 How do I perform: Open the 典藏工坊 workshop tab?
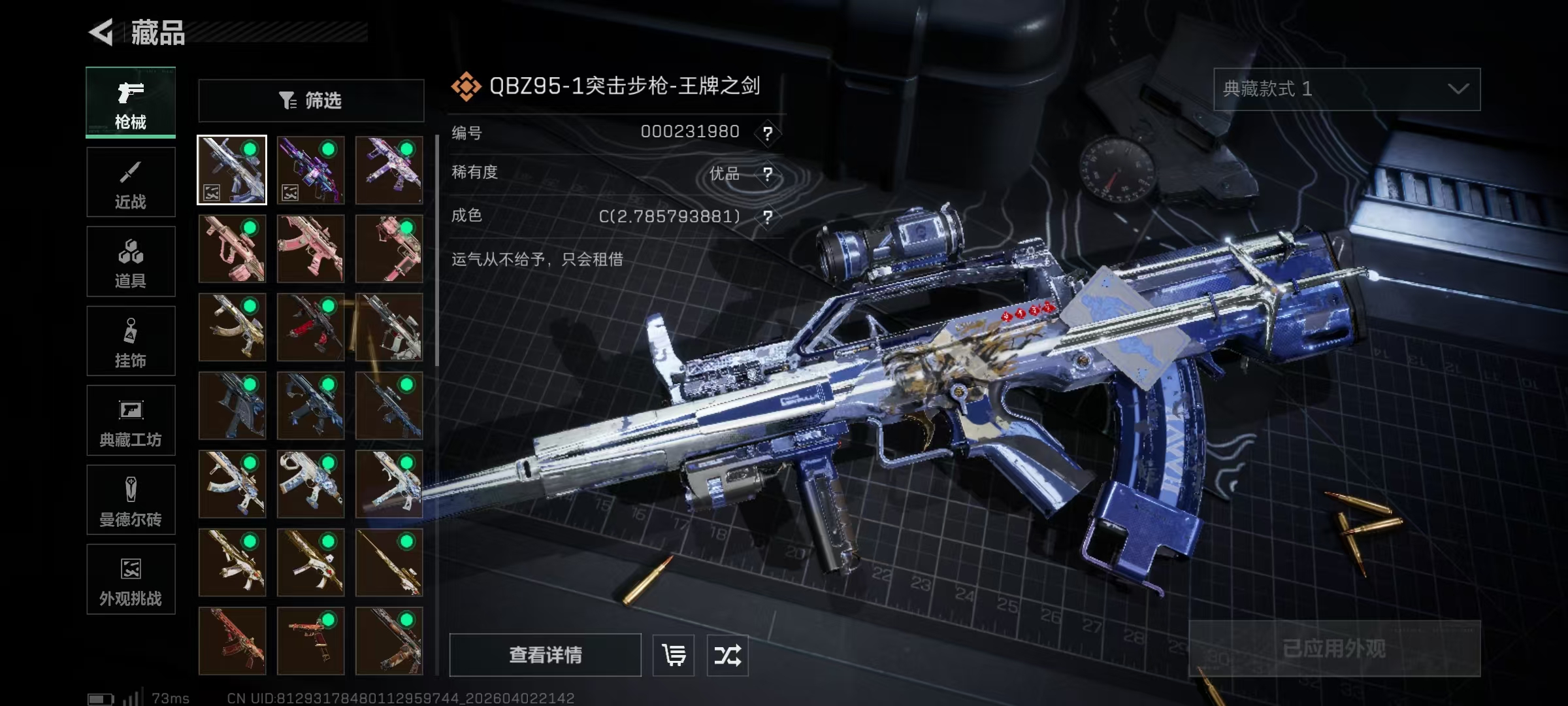(131, 420)
